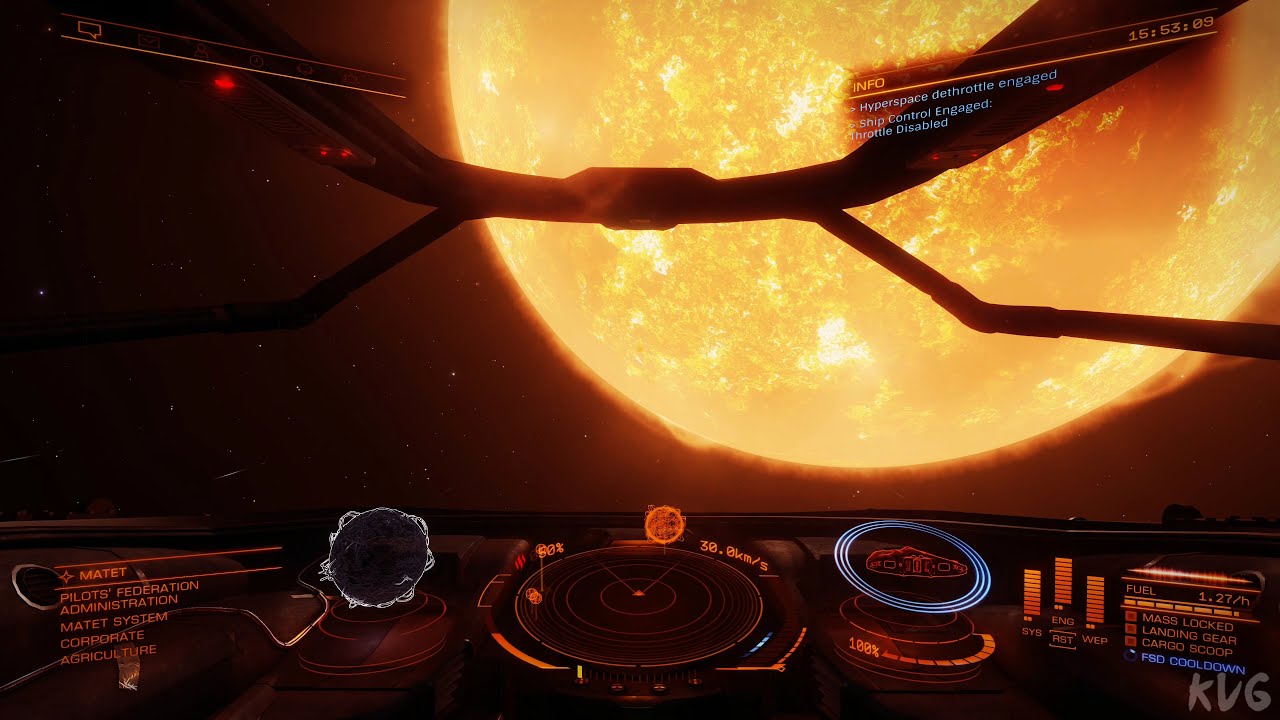This screenshot has width=1280, height=720.
Task: Select the SYS power pips column
Action: point(1031,593)
